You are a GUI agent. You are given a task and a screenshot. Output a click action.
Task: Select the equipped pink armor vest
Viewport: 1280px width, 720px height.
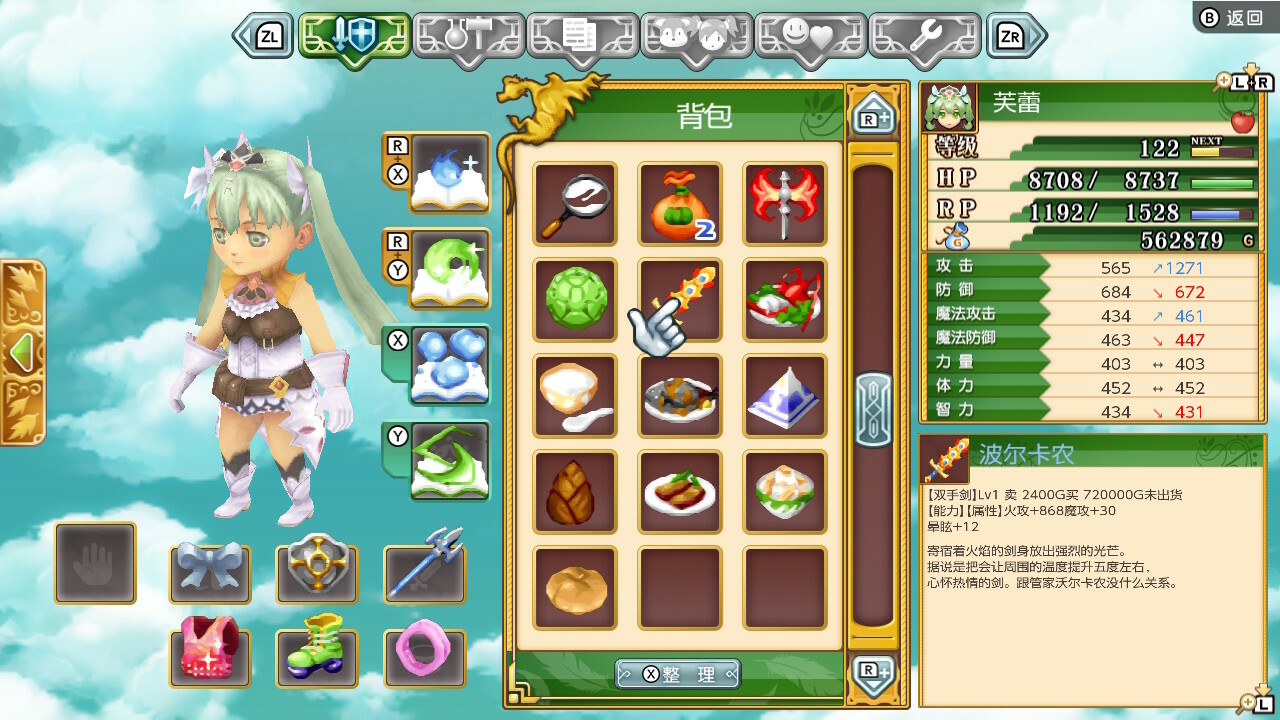pyautogui.click(x=210, y=645)
